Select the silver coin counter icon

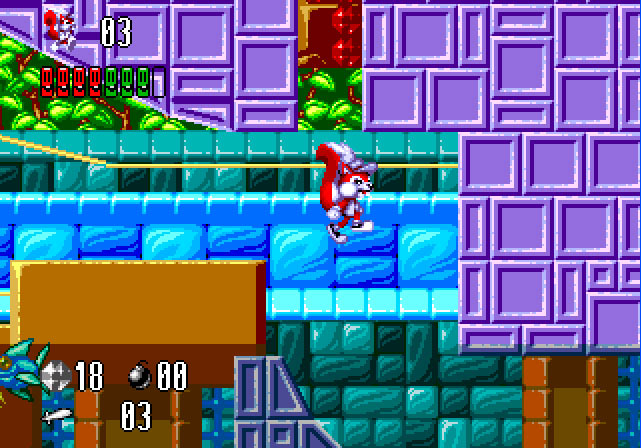coord(56,375)
